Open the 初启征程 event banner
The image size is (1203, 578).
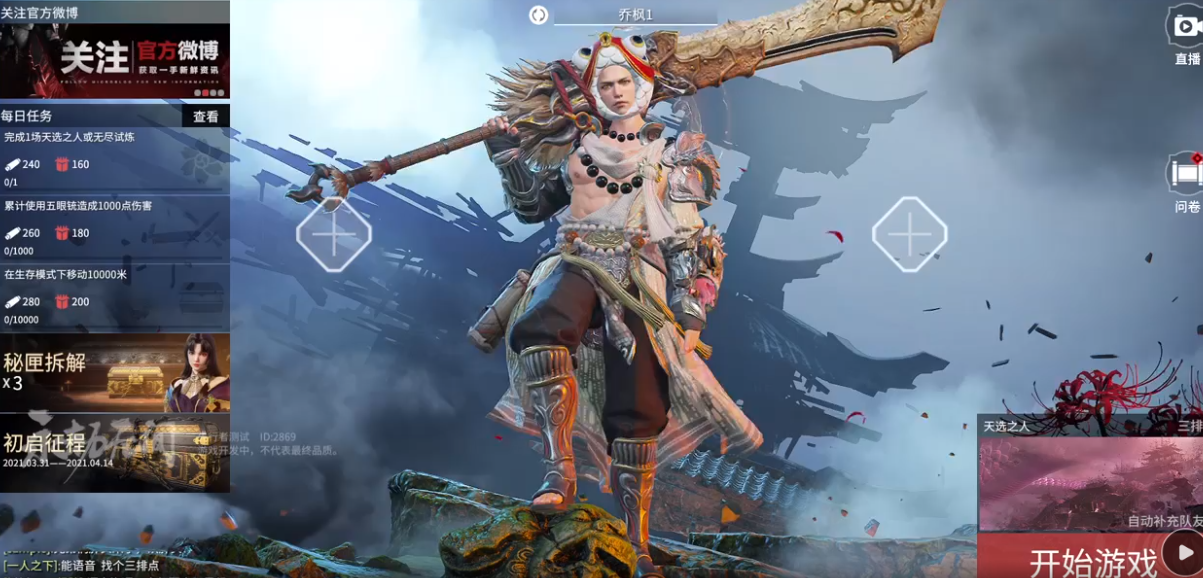point(115,453)
